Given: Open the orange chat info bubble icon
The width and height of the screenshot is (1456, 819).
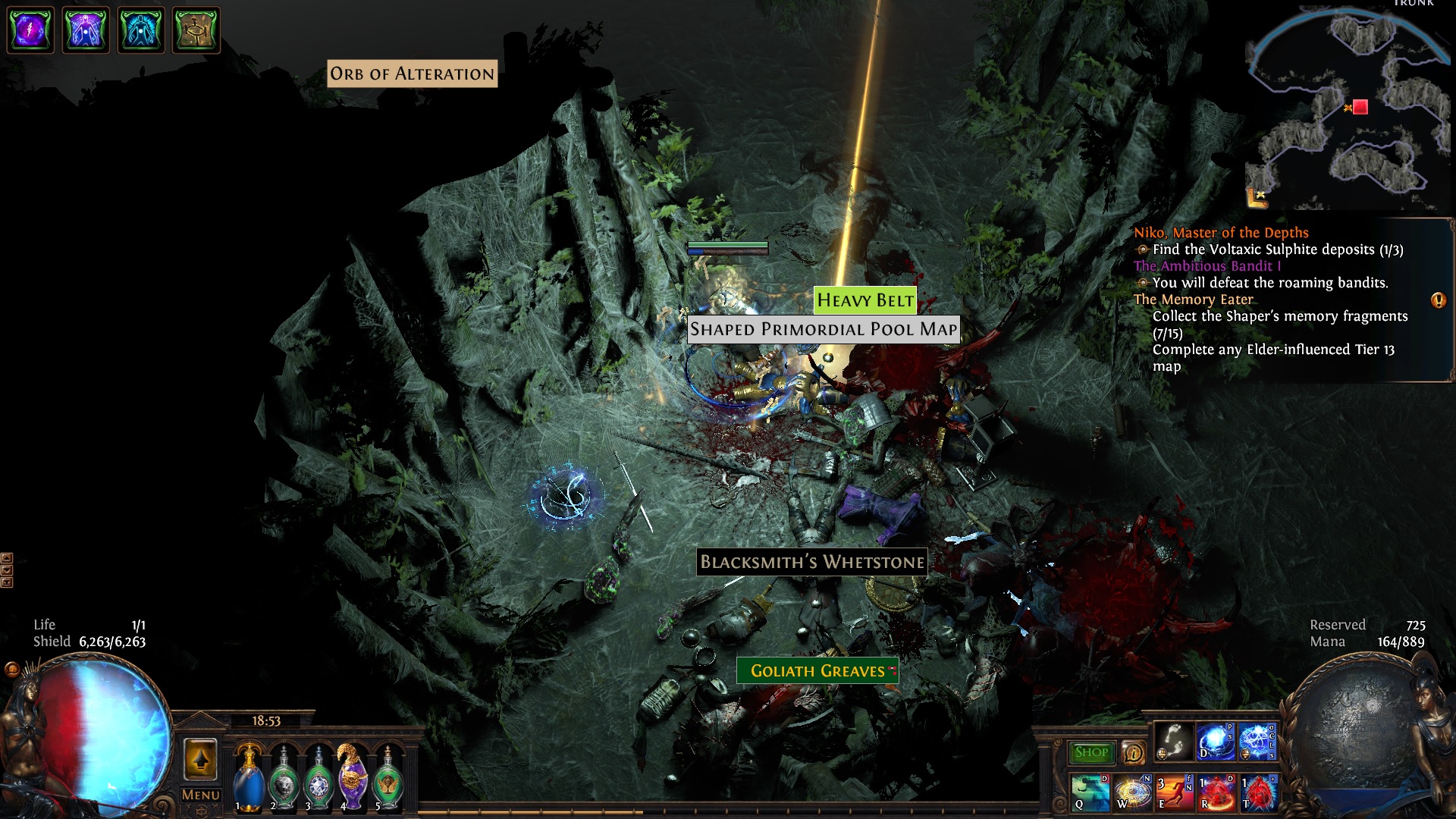Looking at the screenshot, I should [1133, 753].
